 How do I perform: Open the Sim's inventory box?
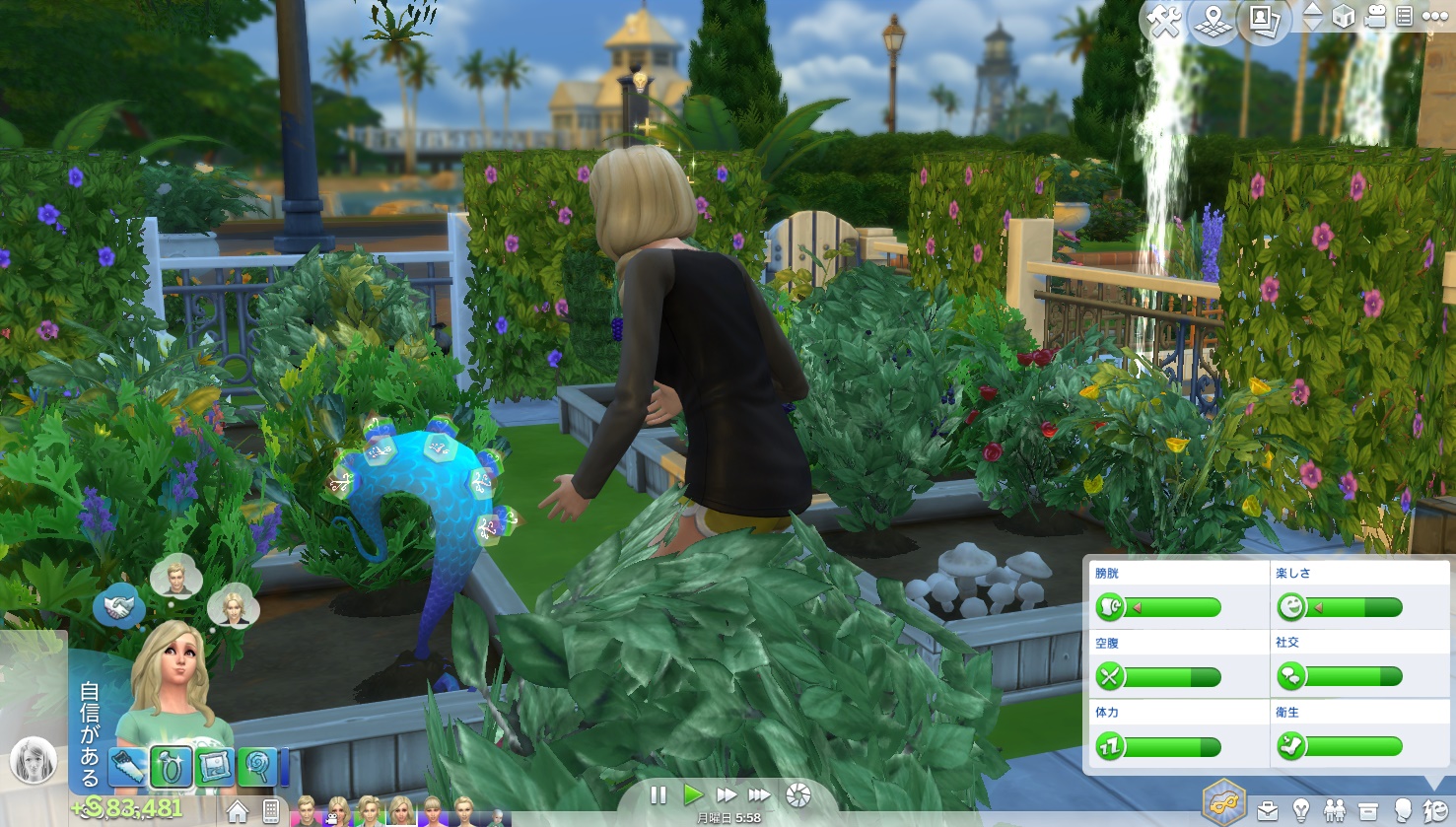[1368, 810]
